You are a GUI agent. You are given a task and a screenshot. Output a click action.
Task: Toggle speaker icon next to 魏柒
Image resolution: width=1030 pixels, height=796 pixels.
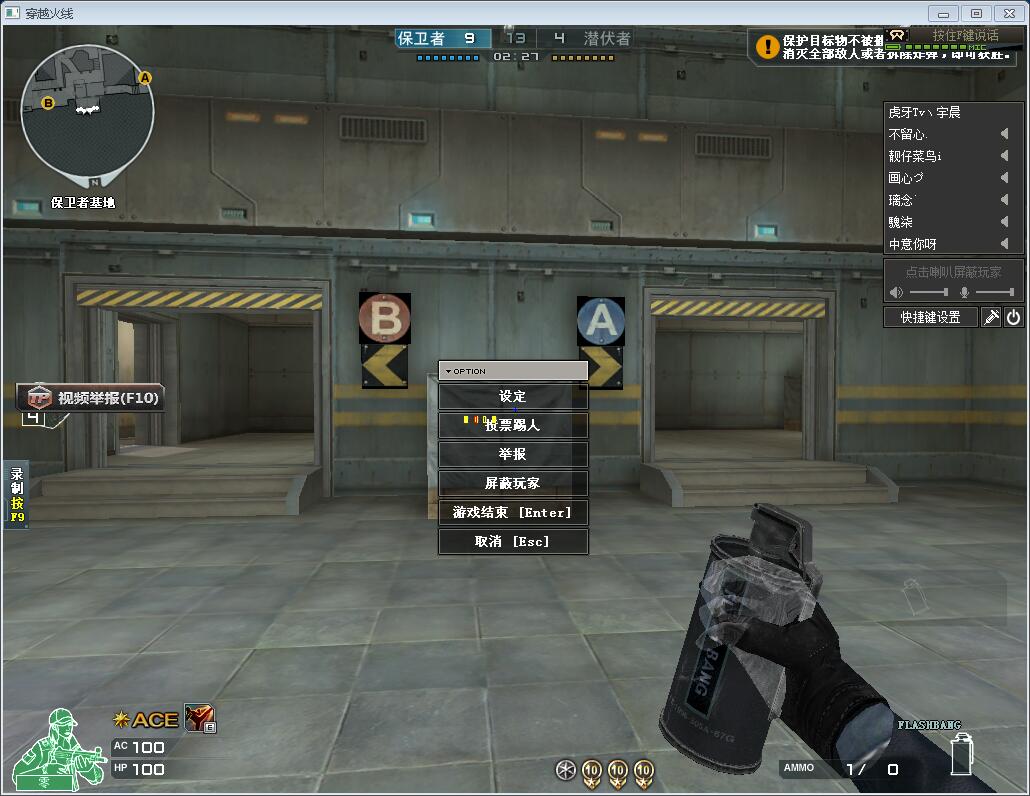click(x=1004, y=222)
